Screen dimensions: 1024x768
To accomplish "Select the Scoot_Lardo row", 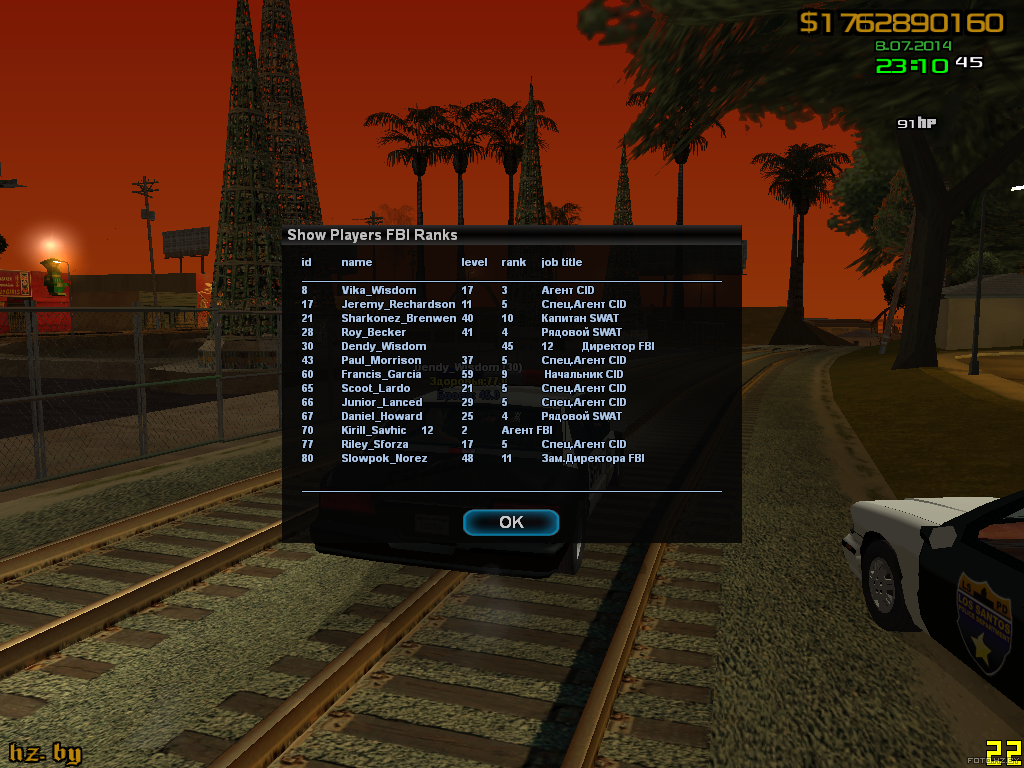I will pos(375,388).
